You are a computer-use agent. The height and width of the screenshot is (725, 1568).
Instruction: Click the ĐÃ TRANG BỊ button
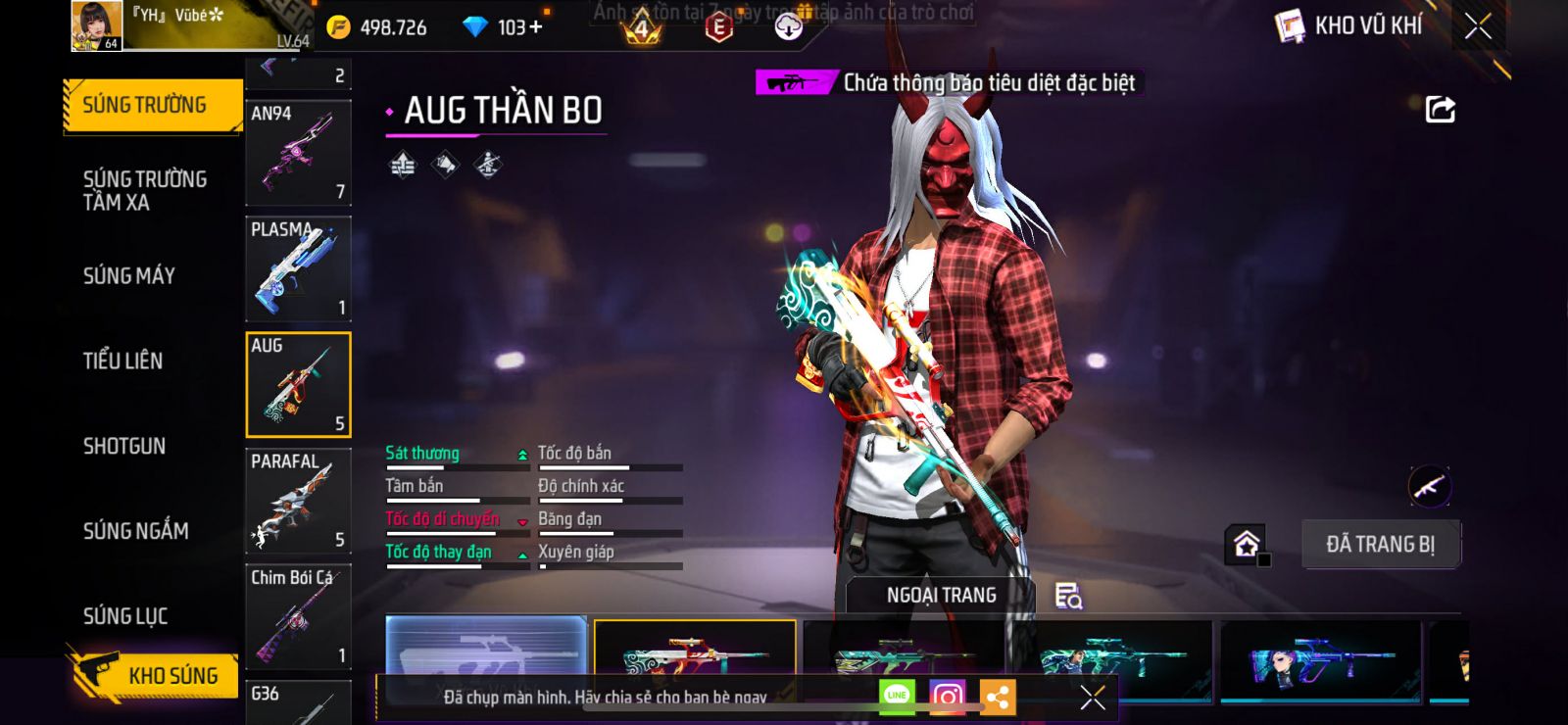click(1380, 544)
